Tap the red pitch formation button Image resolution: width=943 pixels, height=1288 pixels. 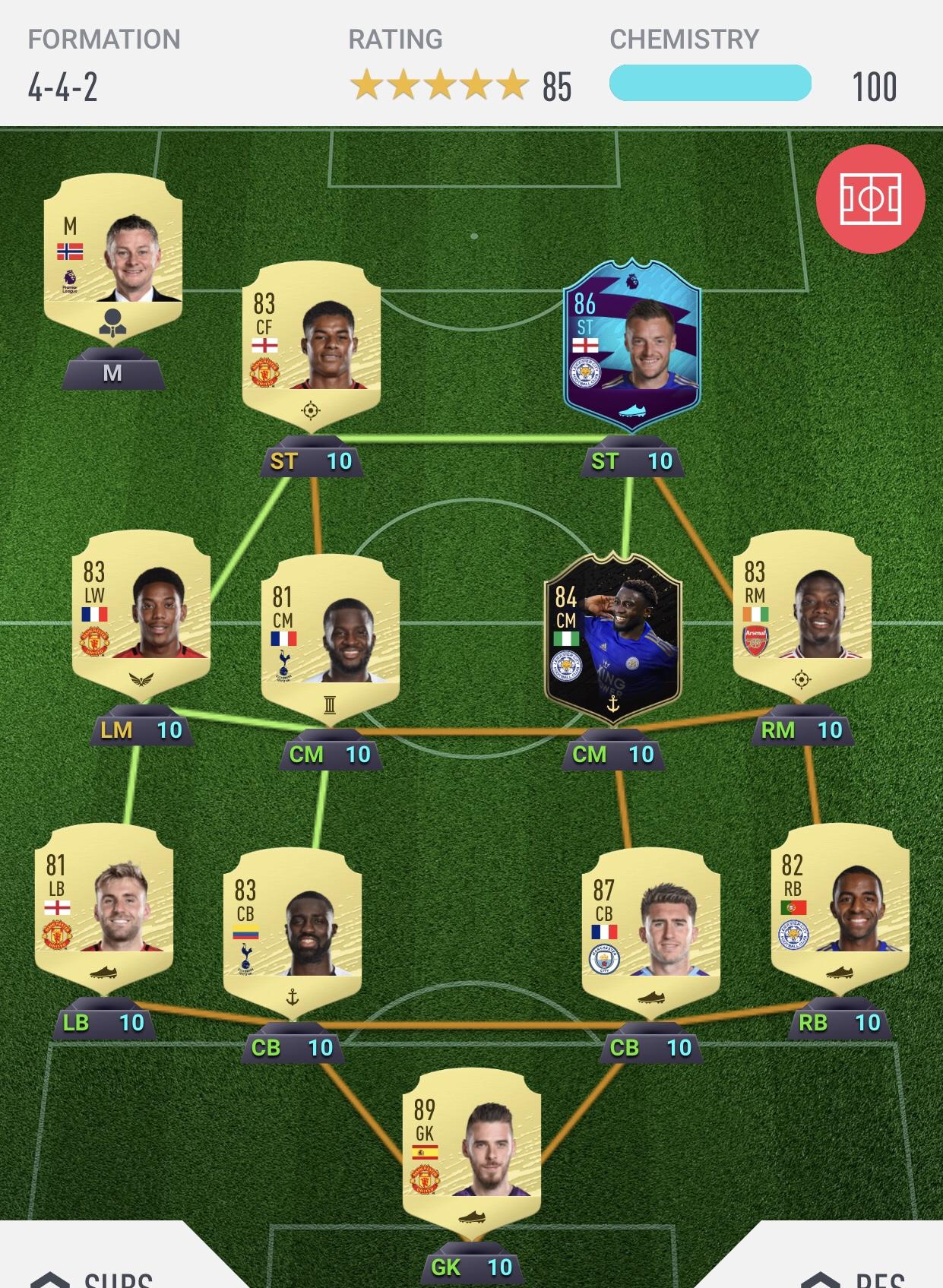(870, 199)
